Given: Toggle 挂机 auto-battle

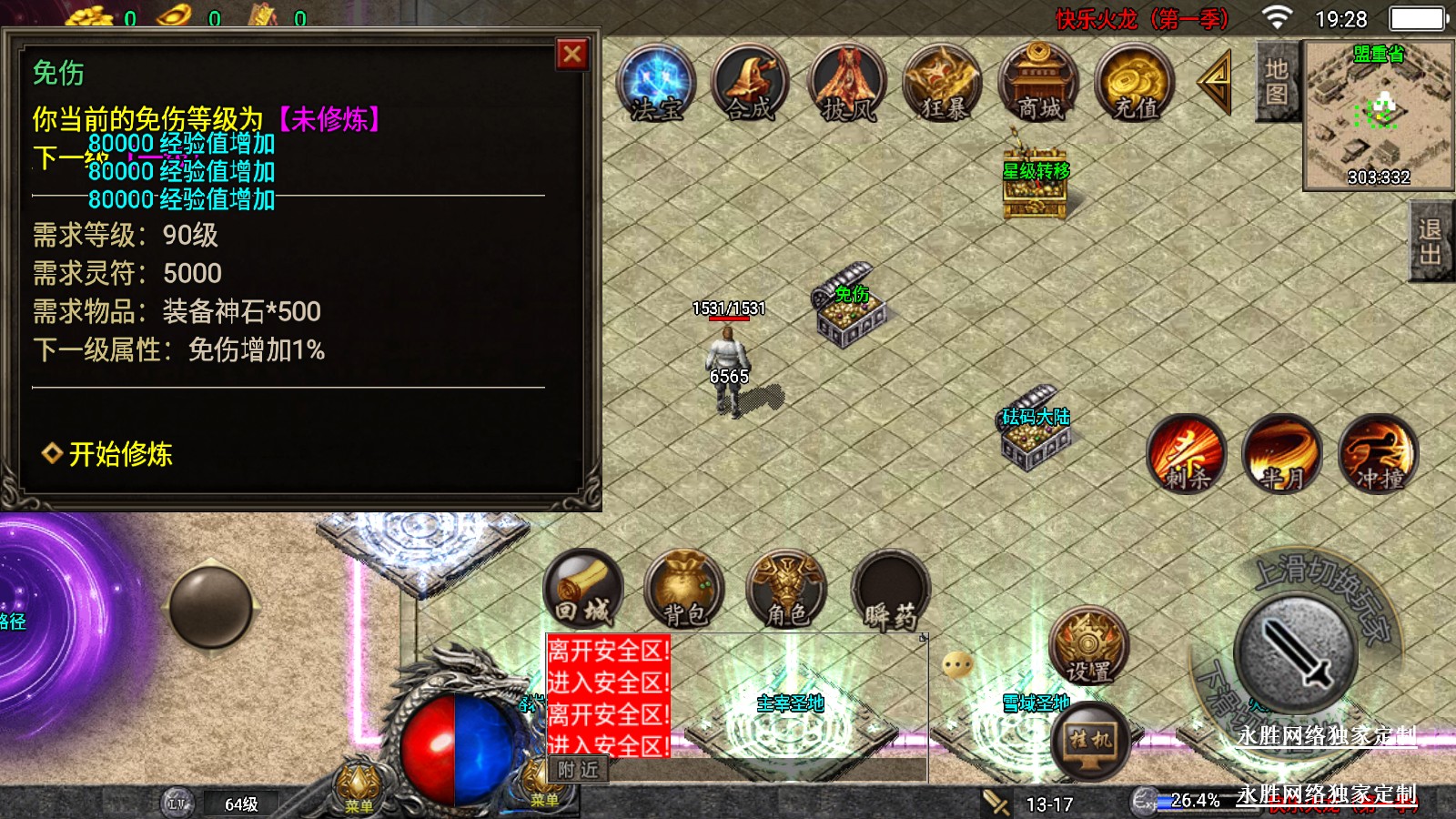Looking at the screenshot, I should pyautogui.click(x=1091, y=740).
